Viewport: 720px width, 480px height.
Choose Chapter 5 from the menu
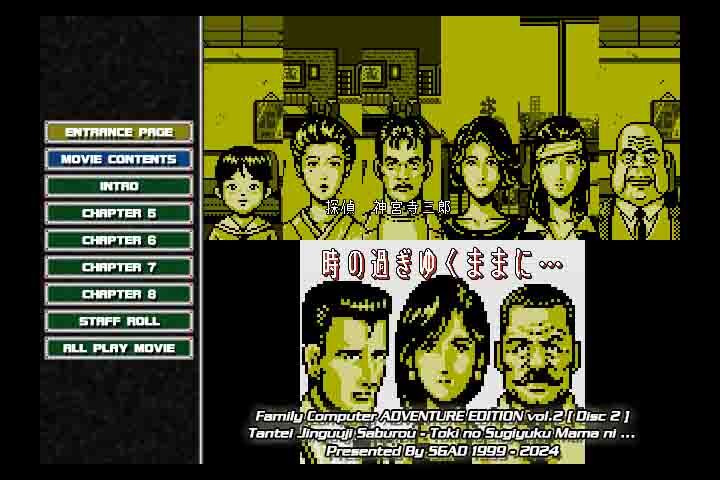point(119,213)
